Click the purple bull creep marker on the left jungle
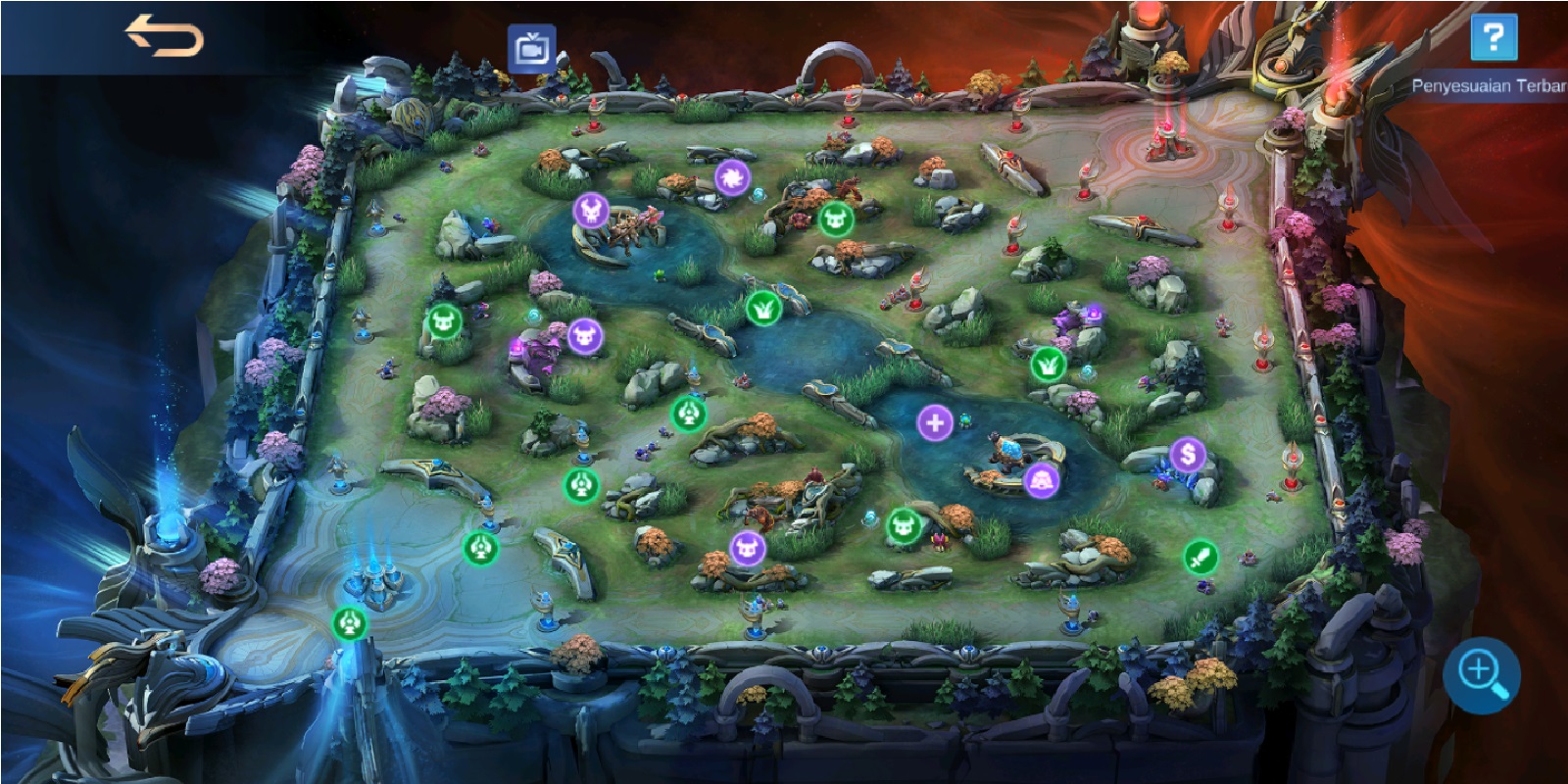 (583, 336)
